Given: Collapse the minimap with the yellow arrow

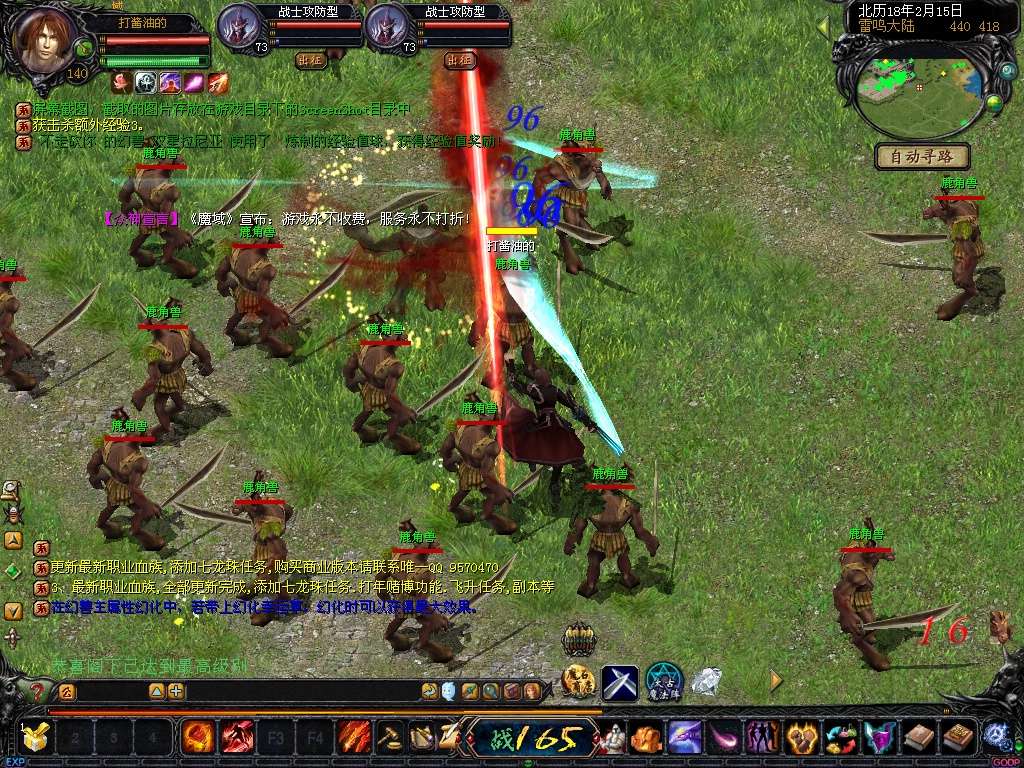Looking at the screenshot, I should tap(824, 24).
